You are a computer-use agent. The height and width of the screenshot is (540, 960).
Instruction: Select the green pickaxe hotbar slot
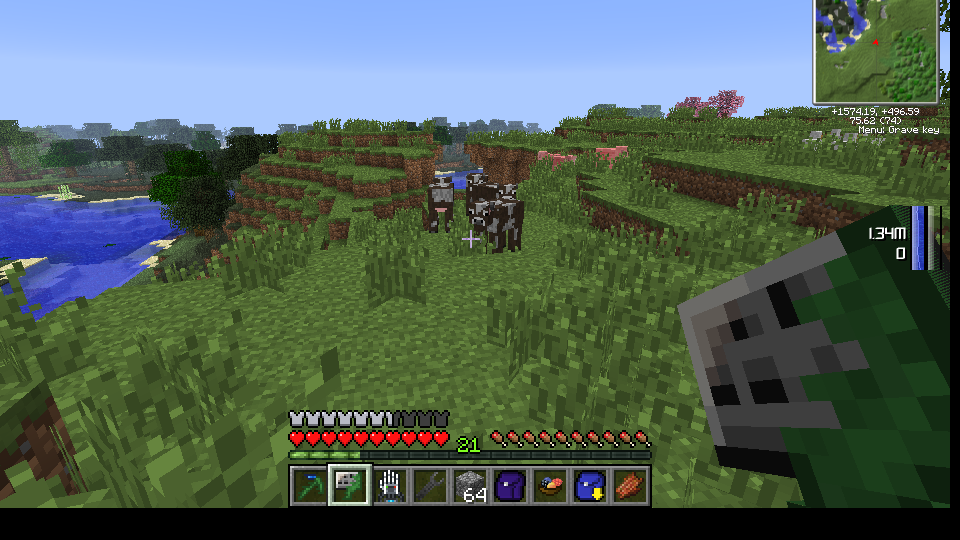tap(309, 487)
